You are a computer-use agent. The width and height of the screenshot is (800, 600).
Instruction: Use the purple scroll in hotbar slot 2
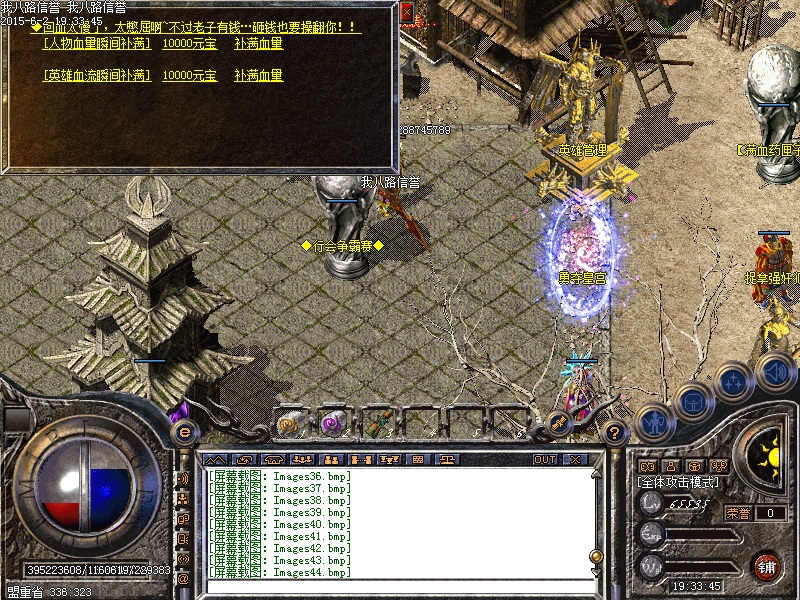[x=332, y=423]
